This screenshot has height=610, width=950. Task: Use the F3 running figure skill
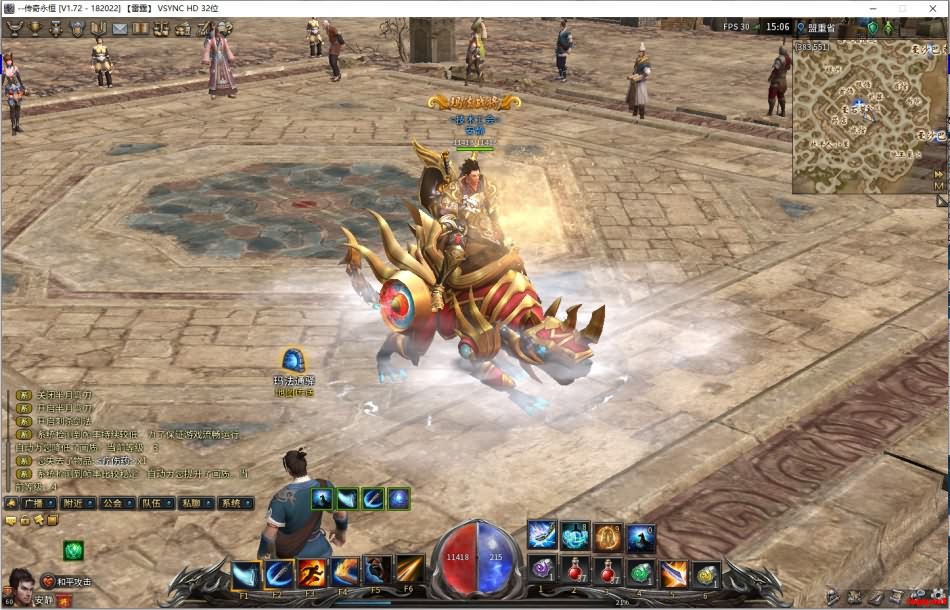311,573
